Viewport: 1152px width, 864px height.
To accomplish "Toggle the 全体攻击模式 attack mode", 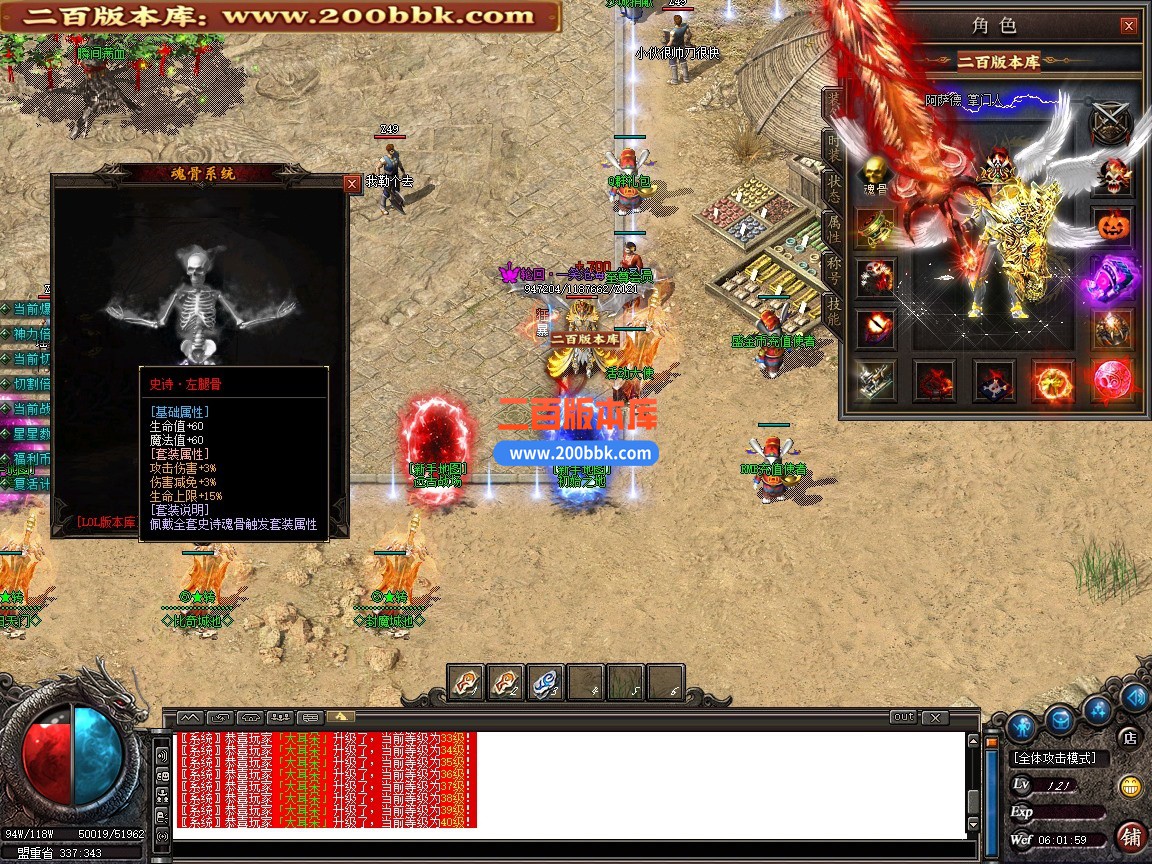I will pos(1055,759).
